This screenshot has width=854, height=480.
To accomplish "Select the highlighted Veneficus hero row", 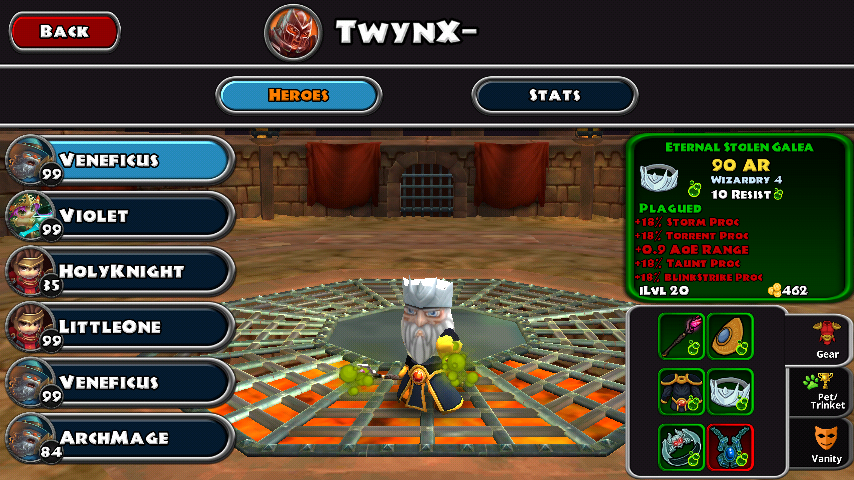I will [120, 160].
